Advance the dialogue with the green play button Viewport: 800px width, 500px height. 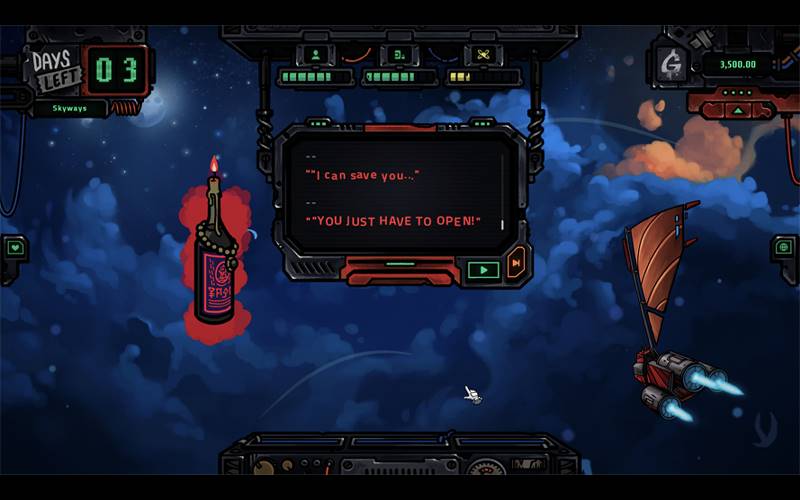483,269
